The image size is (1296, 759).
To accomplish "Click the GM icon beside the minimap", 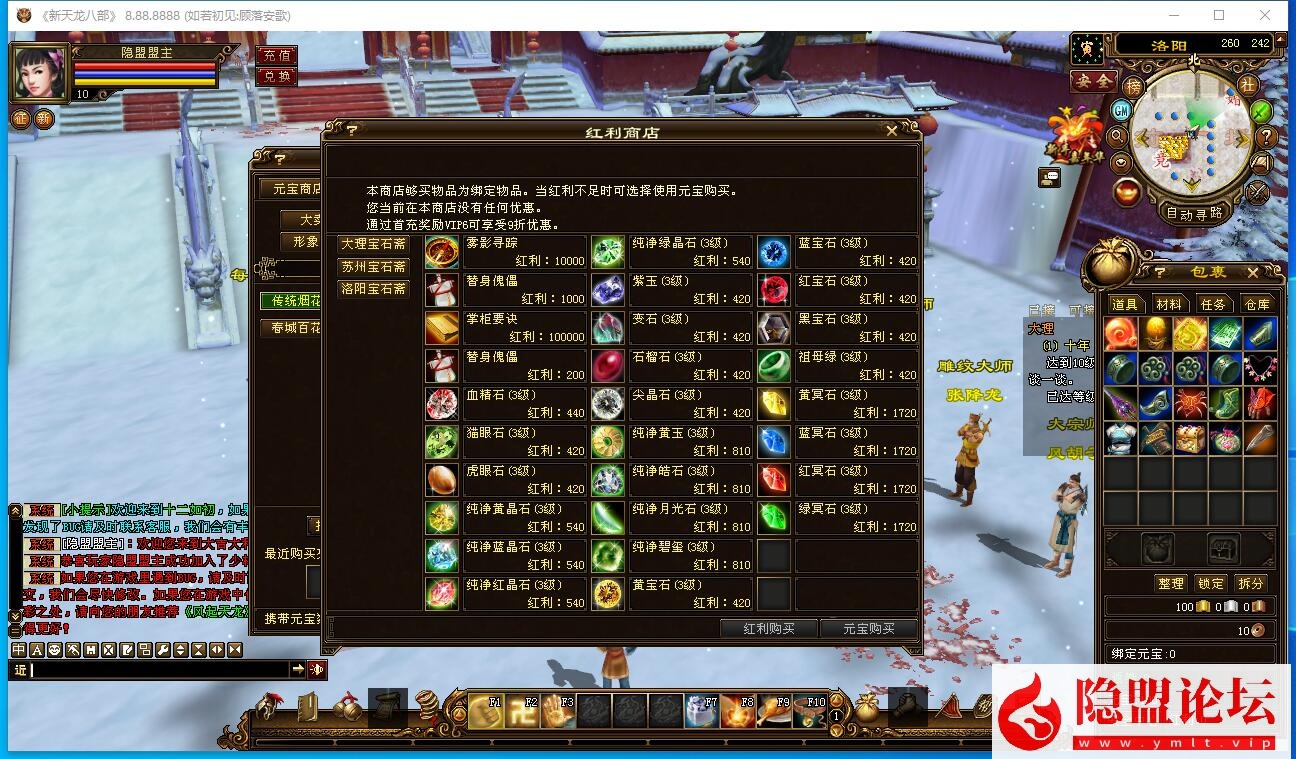I will [x=1120, y=112].
